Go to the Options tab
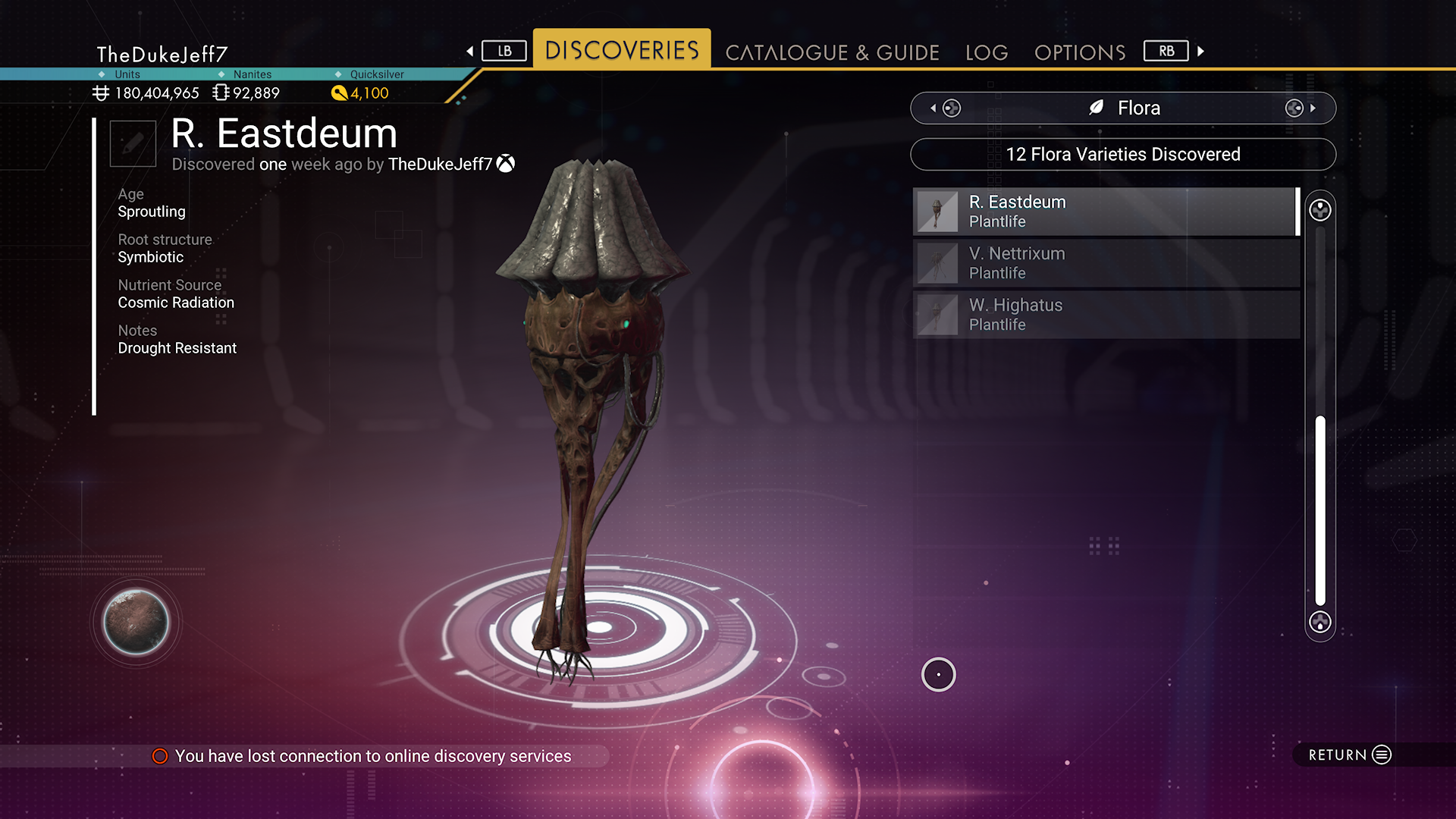This screenshot has height=819, width=1456. (1080, 52)
